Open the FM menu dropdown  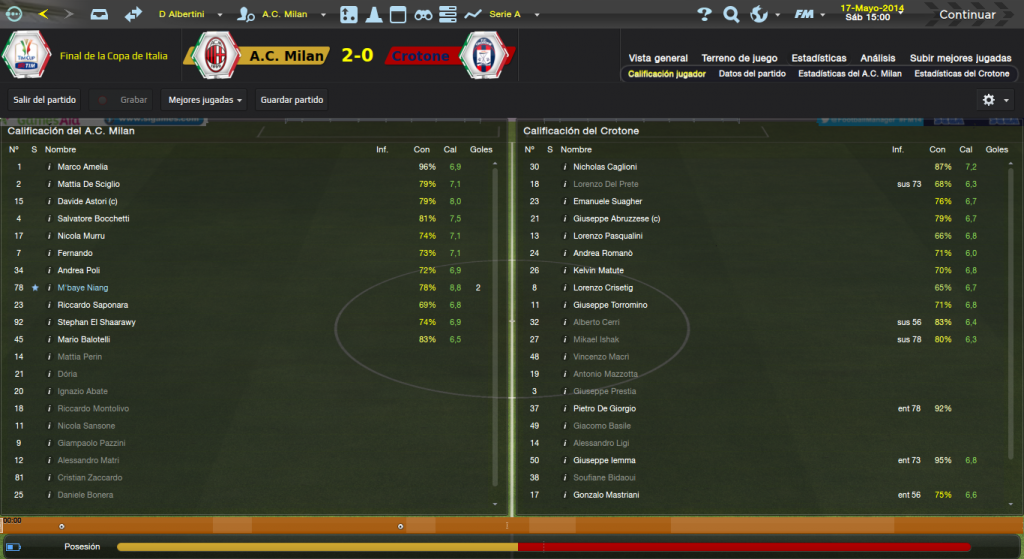point(808,15)
